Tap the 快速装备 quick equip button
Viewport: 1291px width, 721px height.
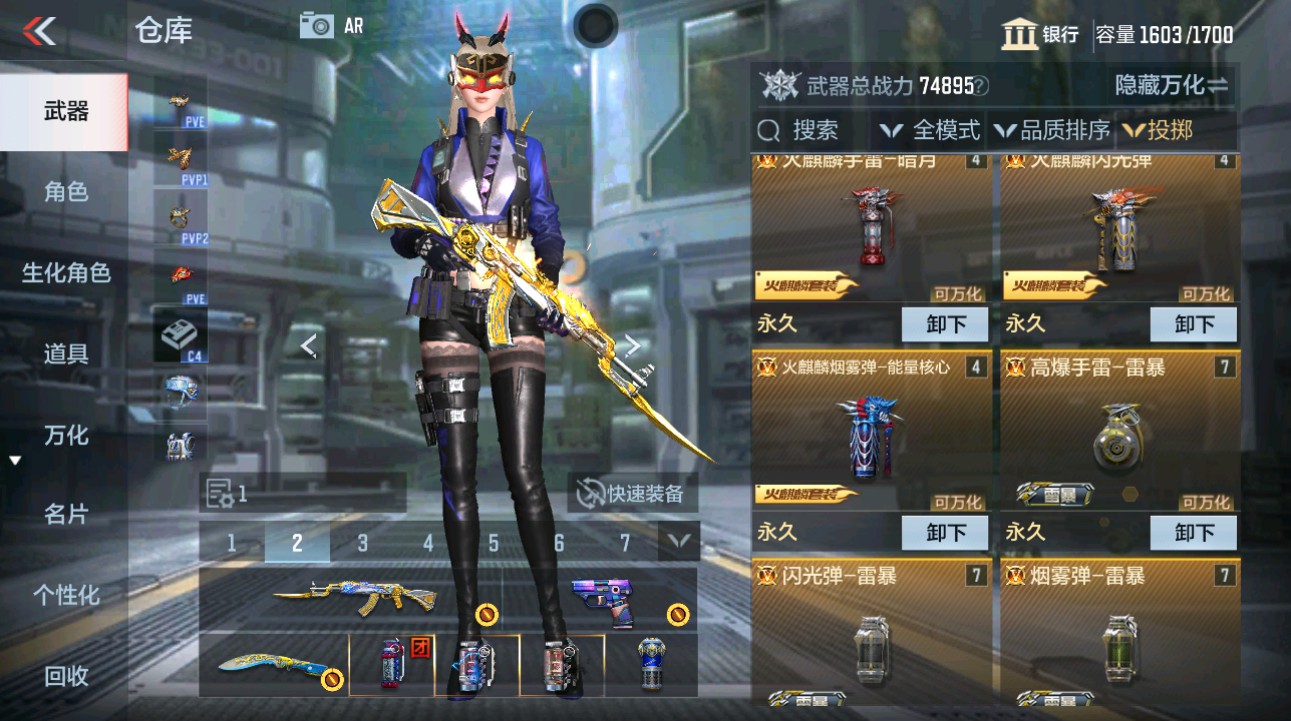pos(634,490)
